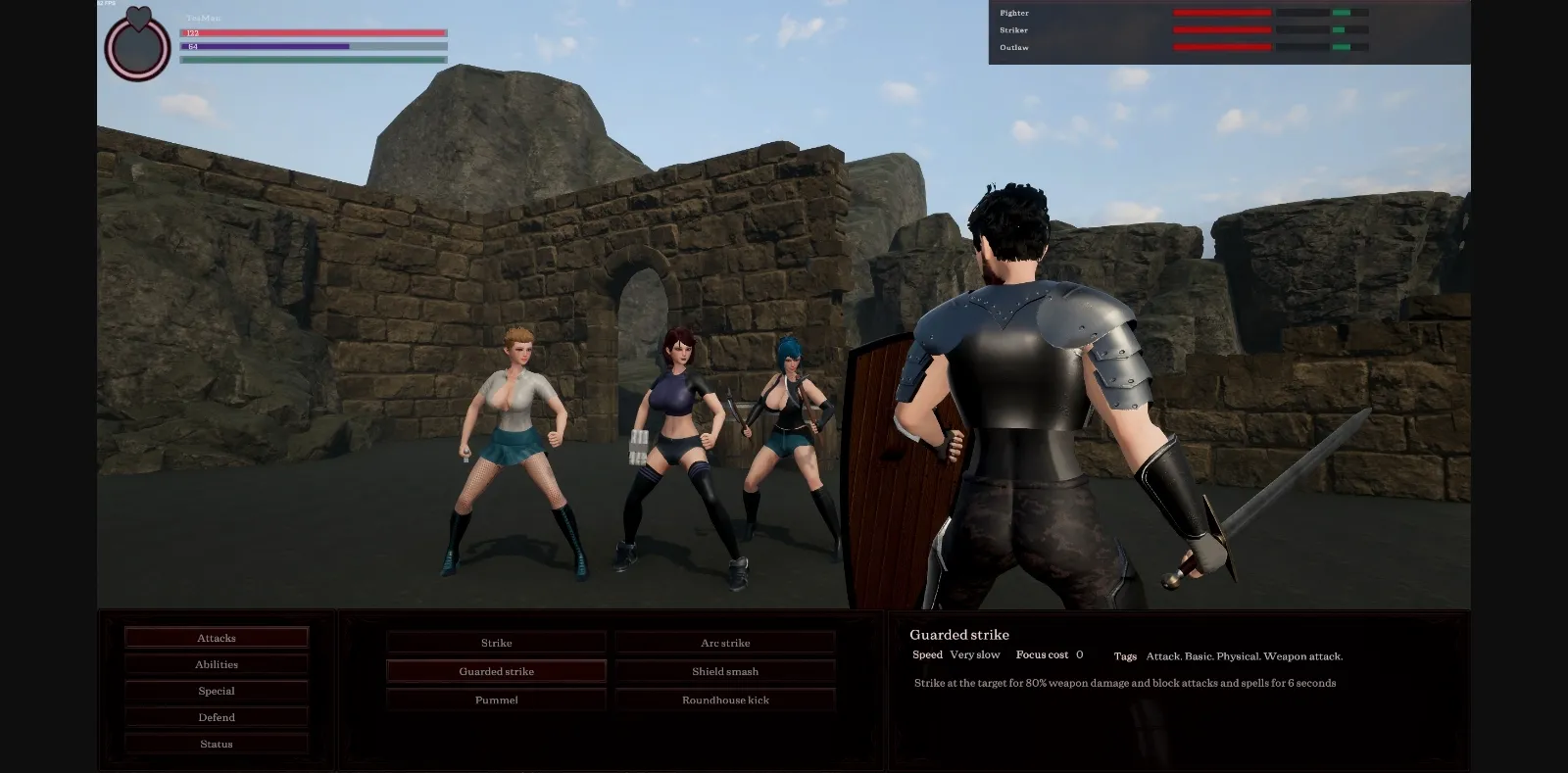Viewport: 1568px width, 773px height.
Task: Click the heart icon above the player portrait
Action: coord(136,20)
